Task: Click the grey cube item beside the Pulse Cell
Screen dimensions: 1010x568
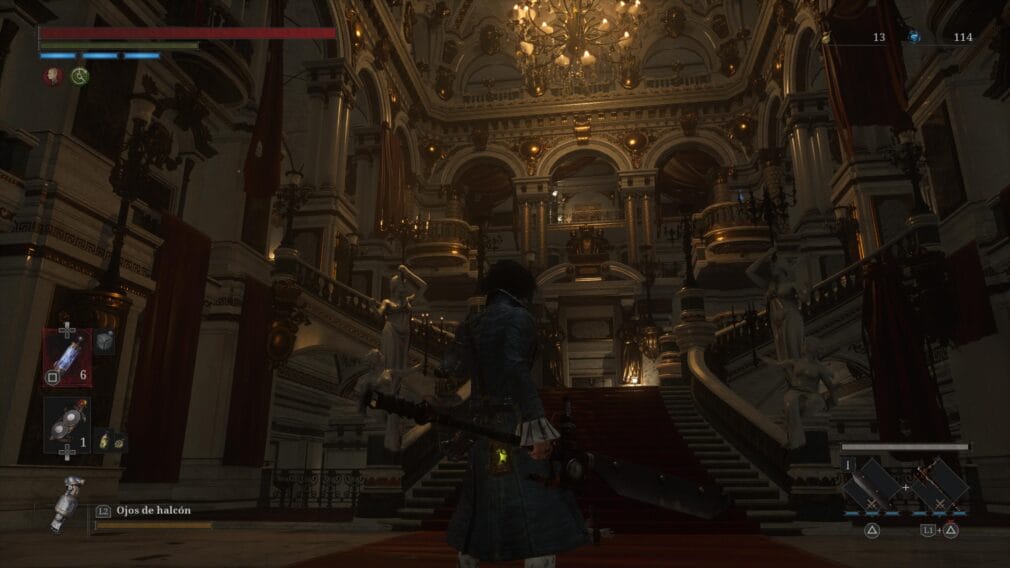Action: click(104, 343)
